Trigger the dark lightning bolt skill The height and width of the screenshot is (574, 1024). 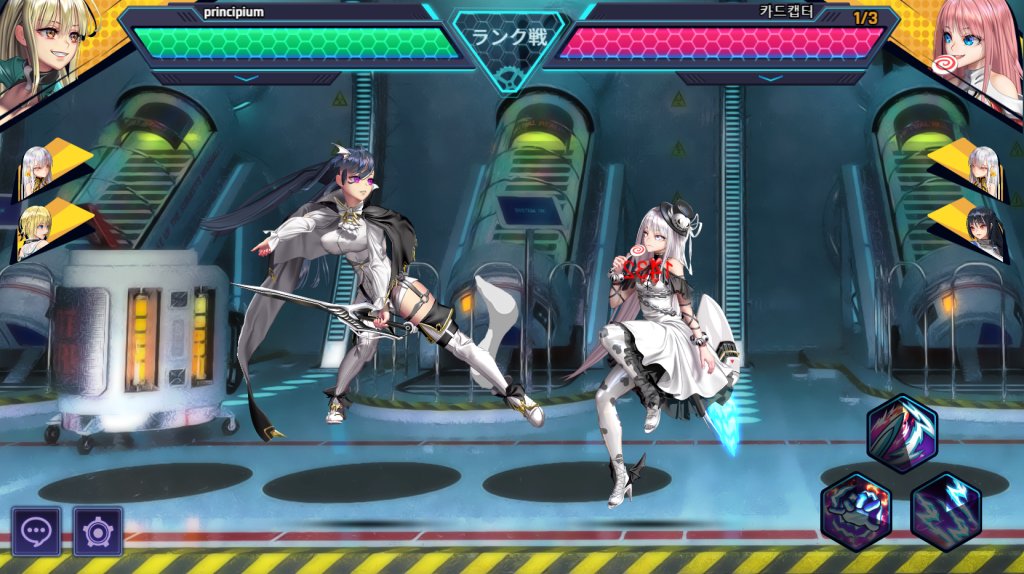tap(946, 511)
